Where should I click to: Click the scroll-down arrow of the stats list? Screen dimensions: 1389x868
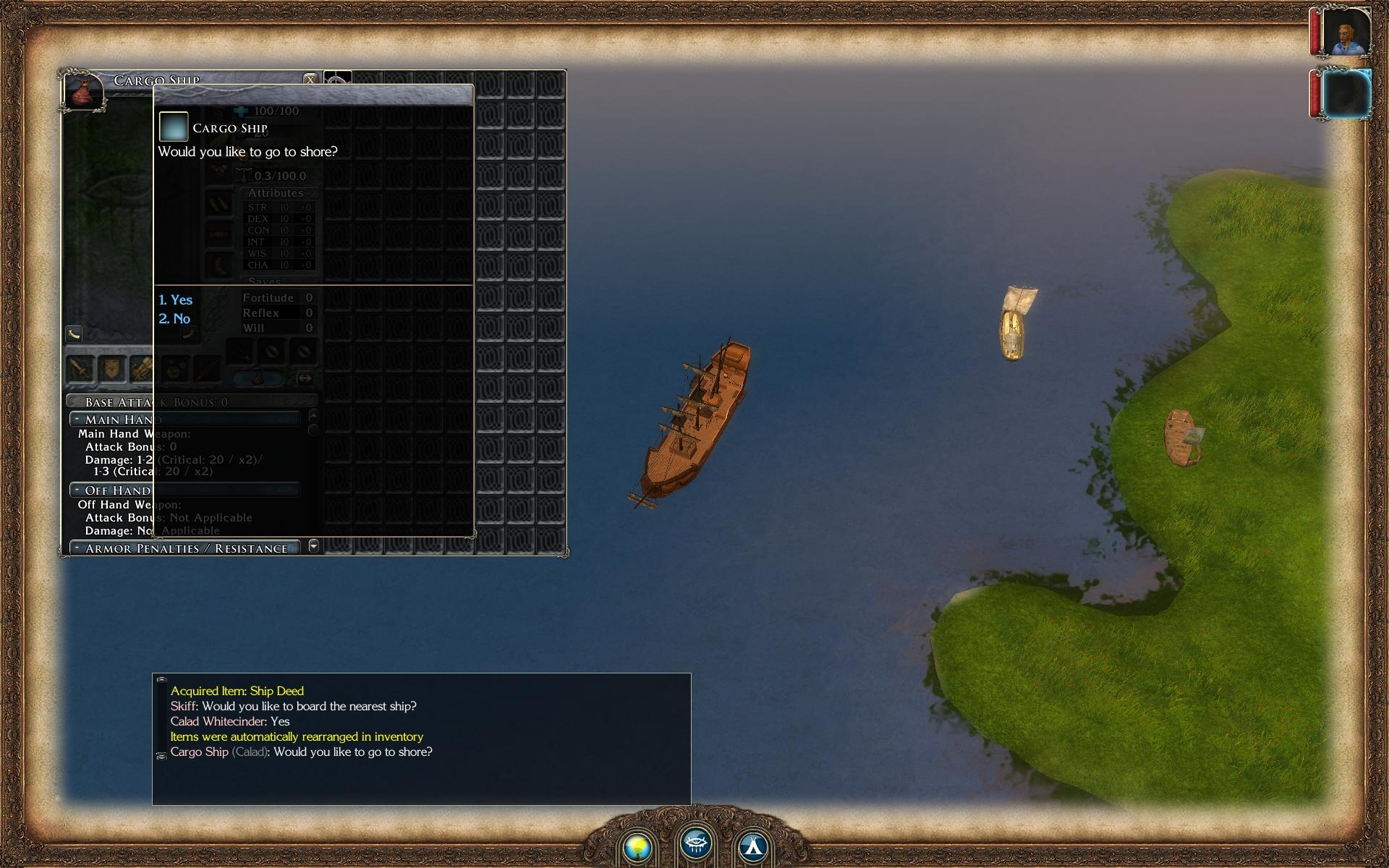313,545
